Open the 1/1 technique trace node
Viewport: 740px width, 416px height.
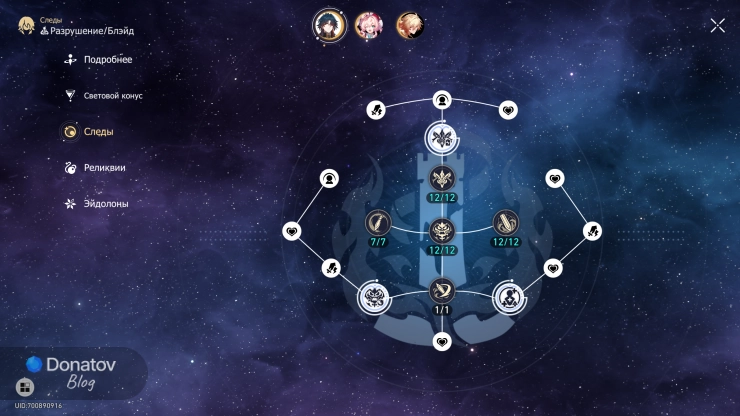442,291
